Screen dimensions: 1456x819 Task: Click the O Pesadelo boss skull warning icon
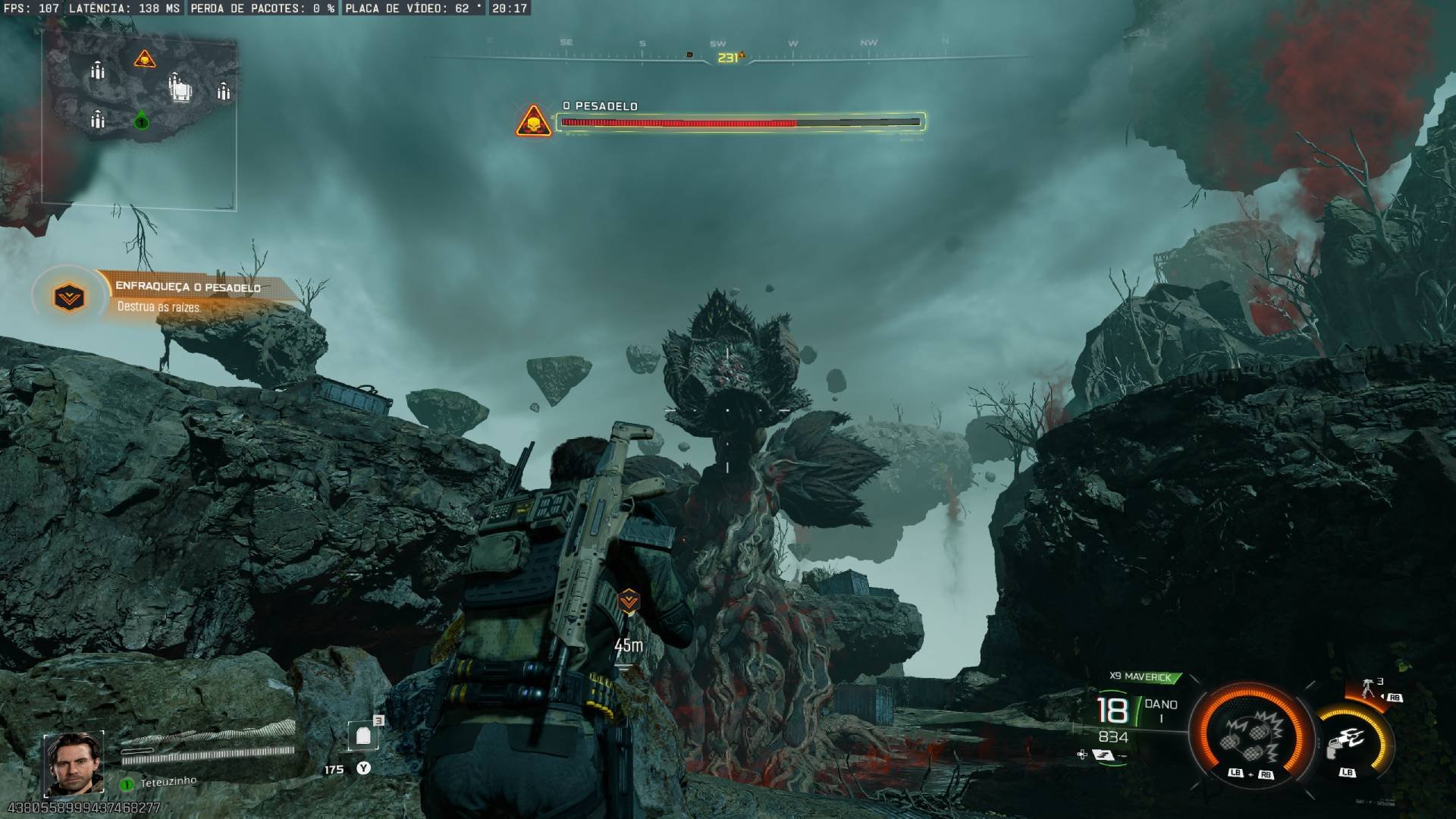[533, 121]
